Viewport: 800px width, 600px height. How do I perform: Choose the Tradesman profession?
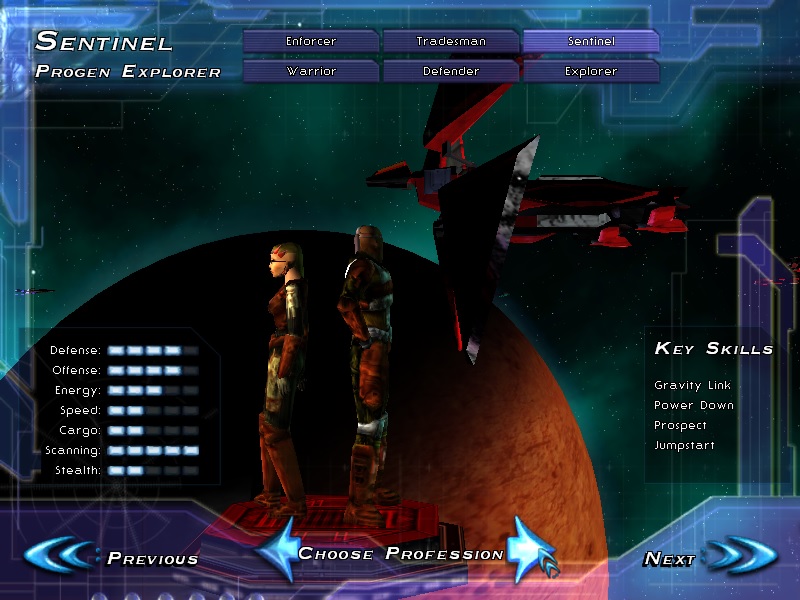coord(451,42)
